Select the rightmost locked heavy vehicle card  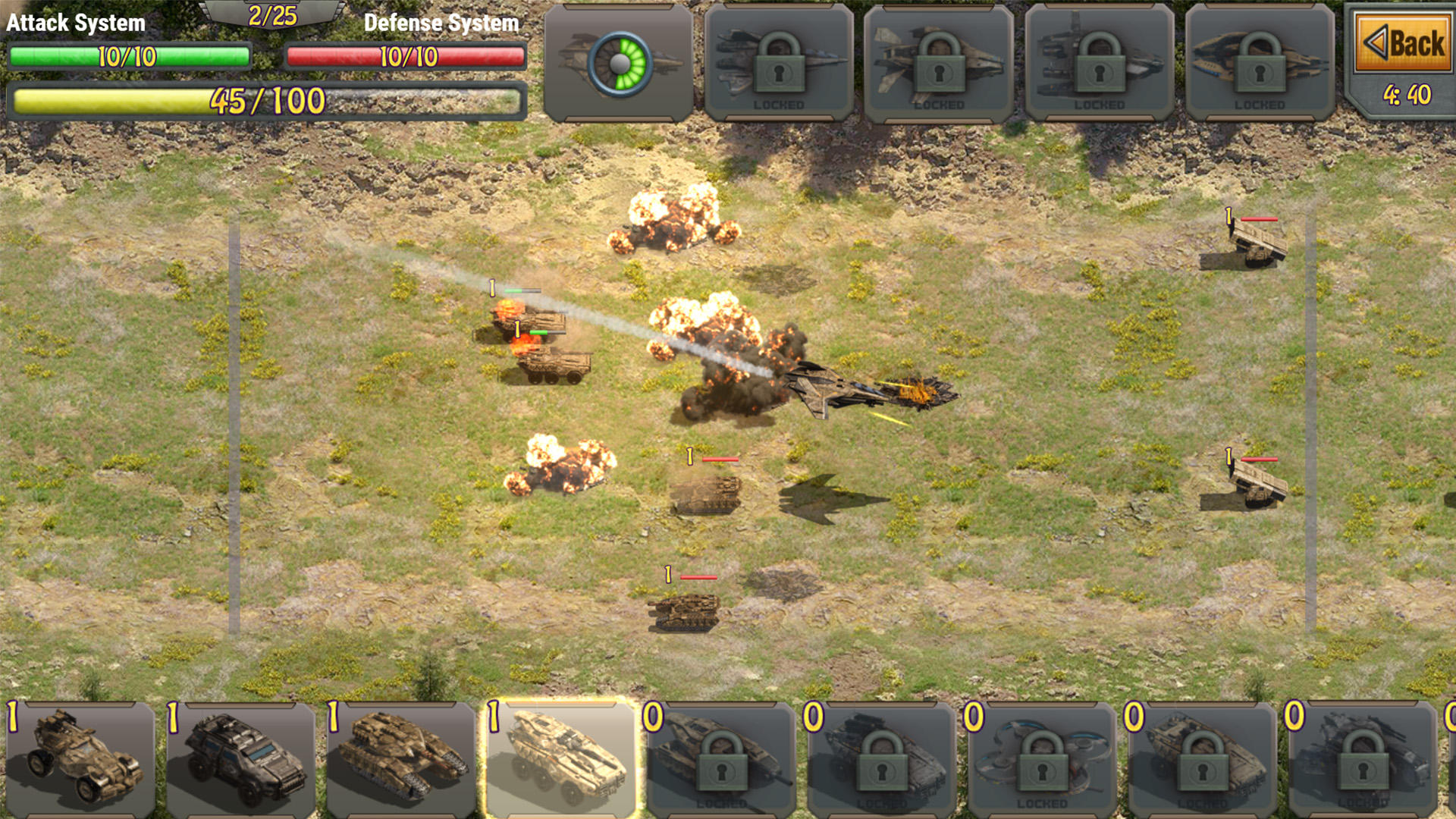[1357, 758]
